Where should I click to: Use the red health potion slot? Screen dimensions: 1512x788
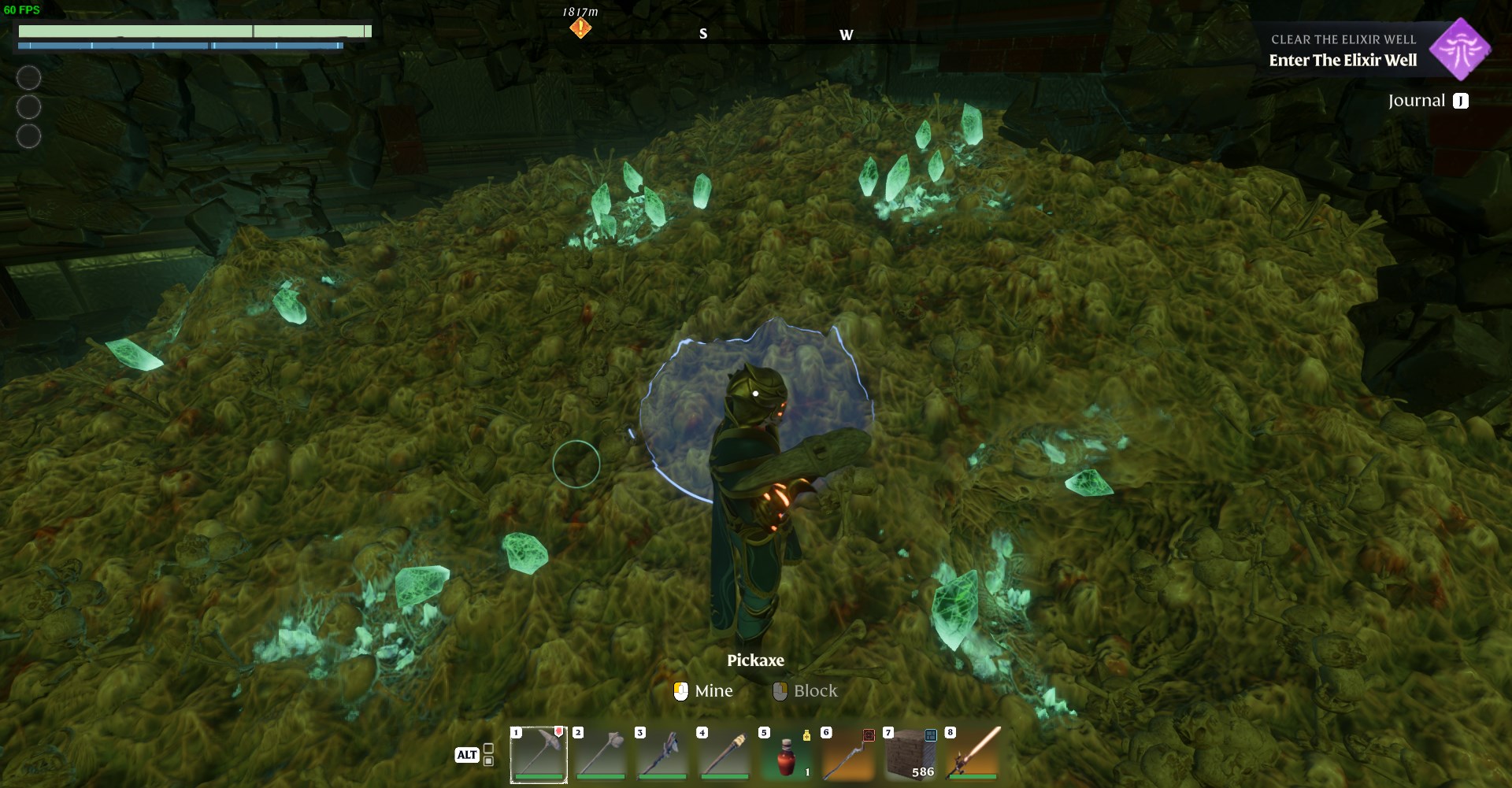click(x=787, y=754)
